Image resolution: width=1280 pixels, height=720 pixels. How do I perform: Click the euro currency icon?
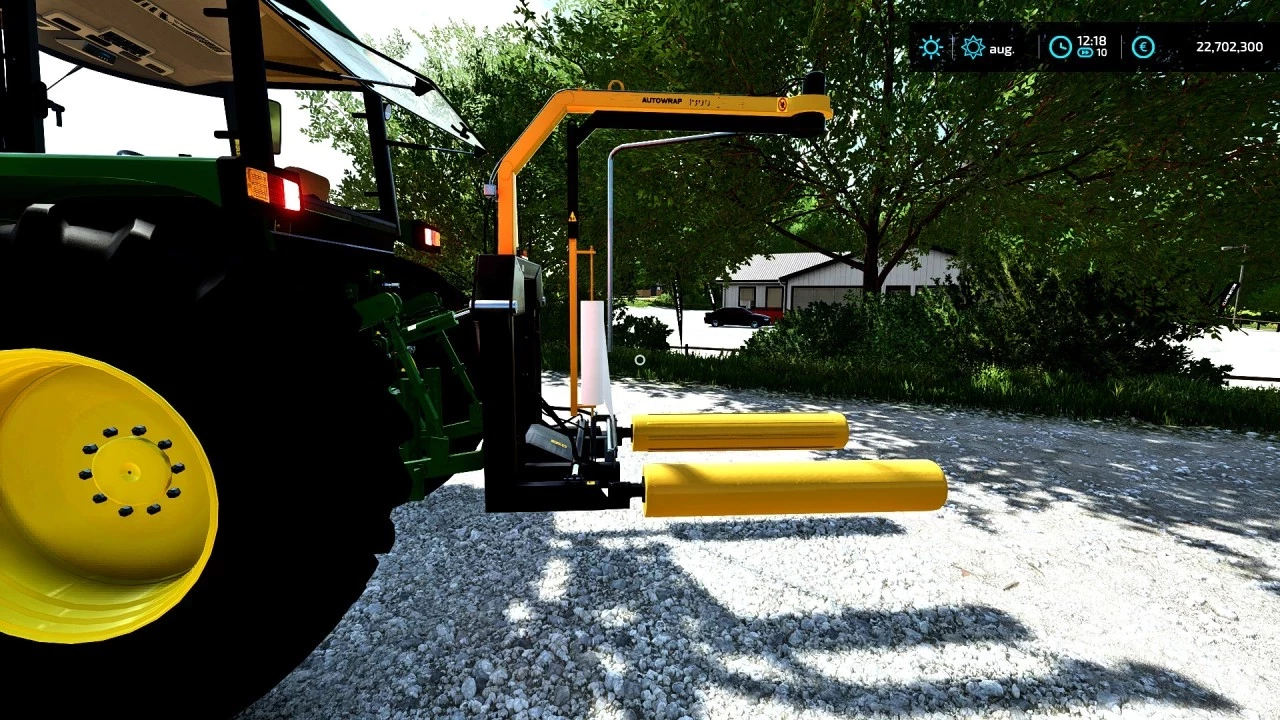[1144, 47]
